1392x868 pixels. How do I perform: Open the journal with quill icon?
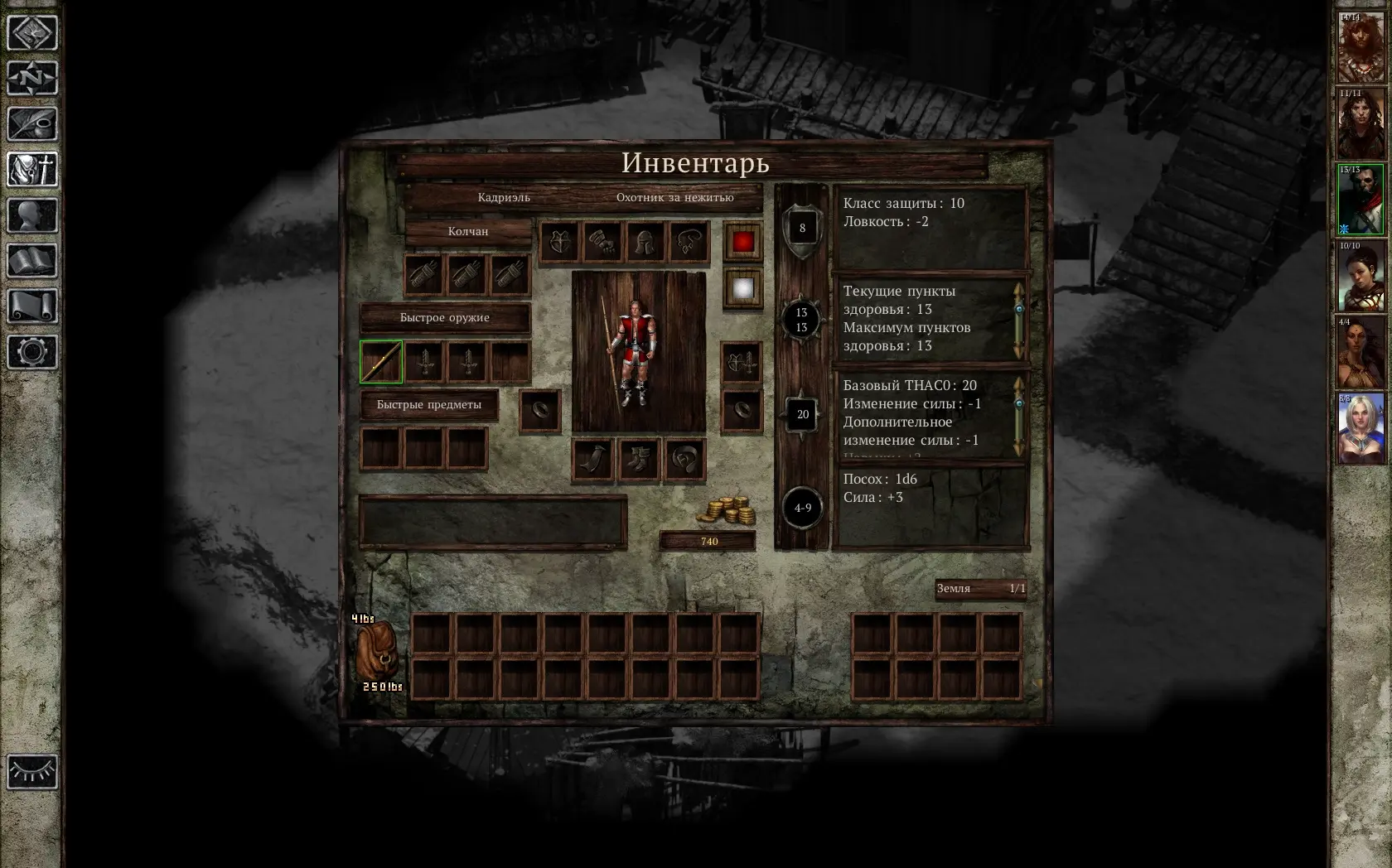pos(32,124)
